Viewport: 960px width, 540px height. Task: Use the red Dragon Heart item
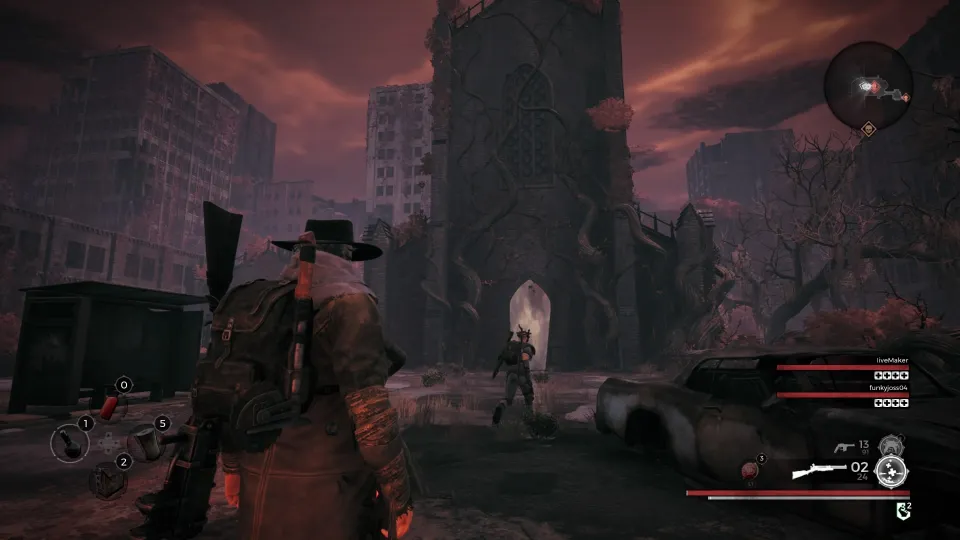[x=748, y=468]
